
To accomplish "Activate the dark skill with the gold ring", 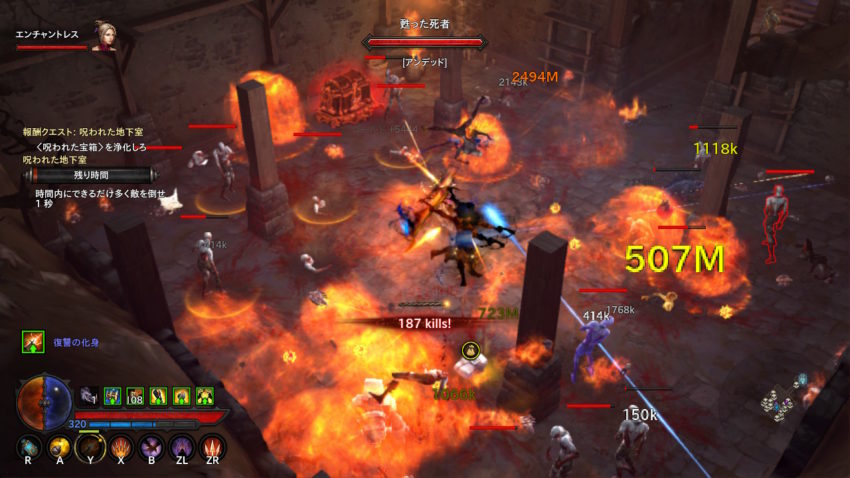I will [91, 446].
